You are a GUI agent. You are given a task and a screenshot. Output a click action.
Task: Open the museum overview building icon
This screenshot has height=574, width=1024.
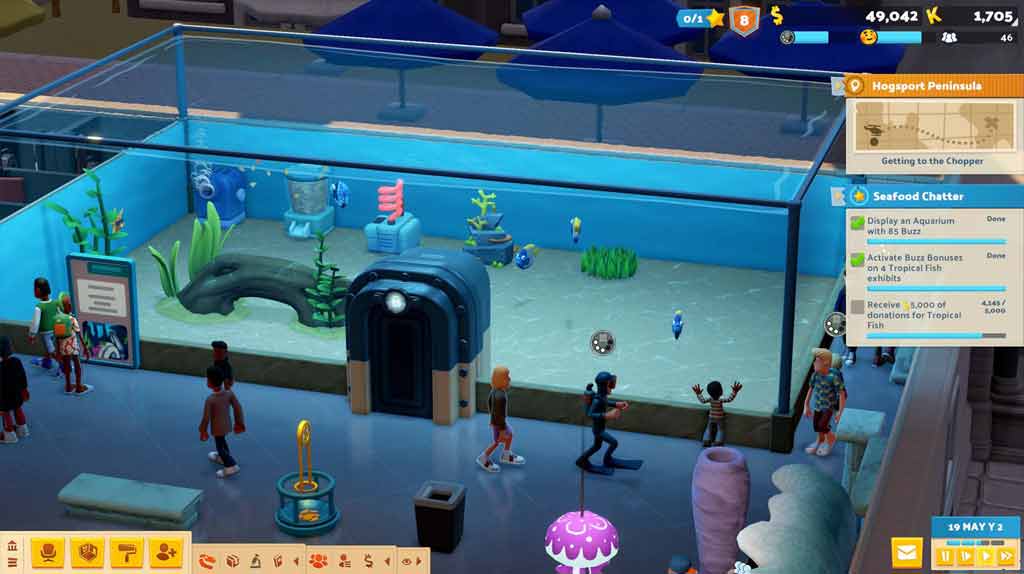point(12,546)
